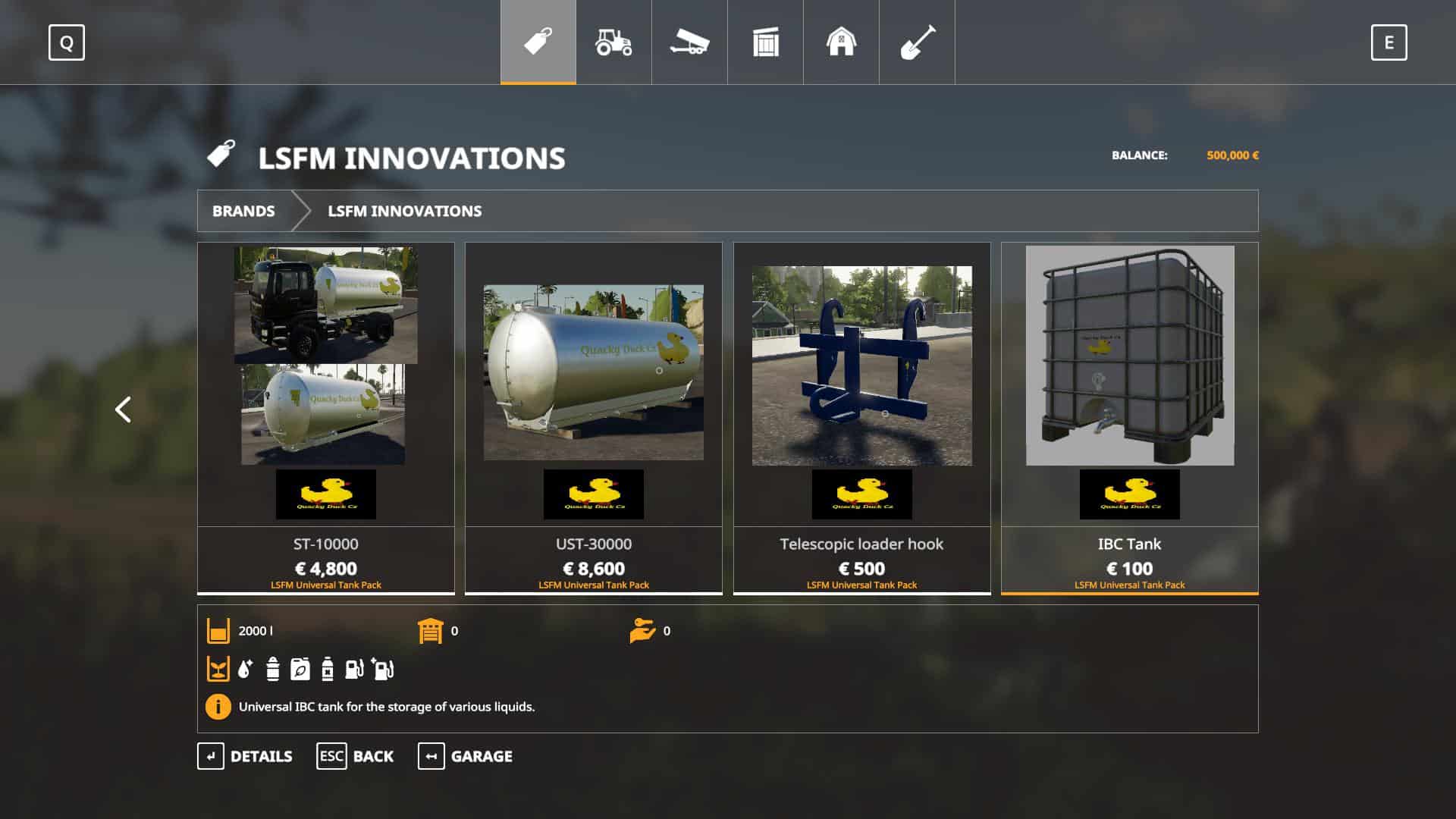Open the barn placeables tab
The width and height of the screenshot is (1456, 819).
pyautogui.click(x=841, y=42)
